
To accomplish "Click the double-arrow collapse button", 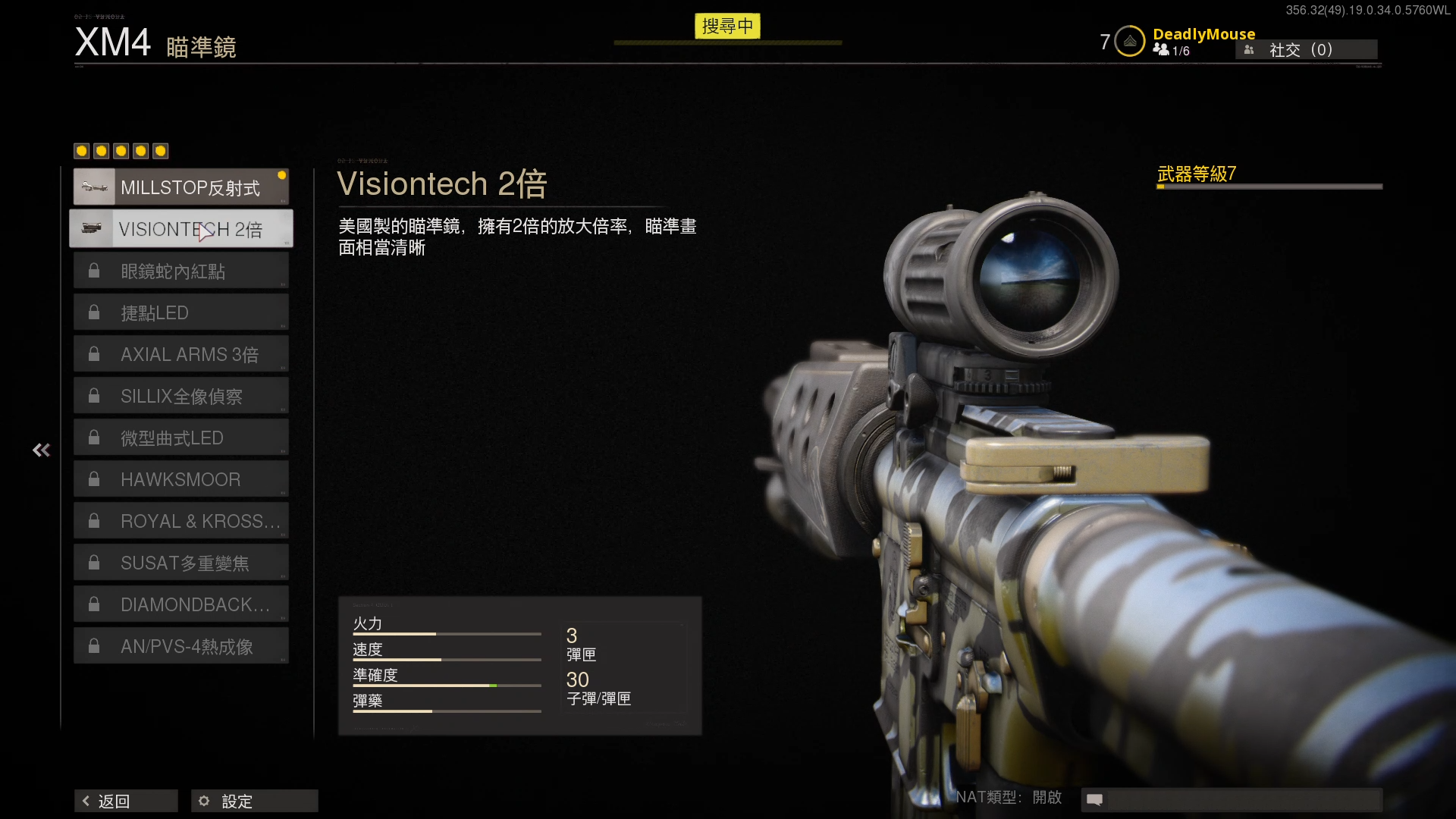I will pyautogui.click(x=42, y=450).
